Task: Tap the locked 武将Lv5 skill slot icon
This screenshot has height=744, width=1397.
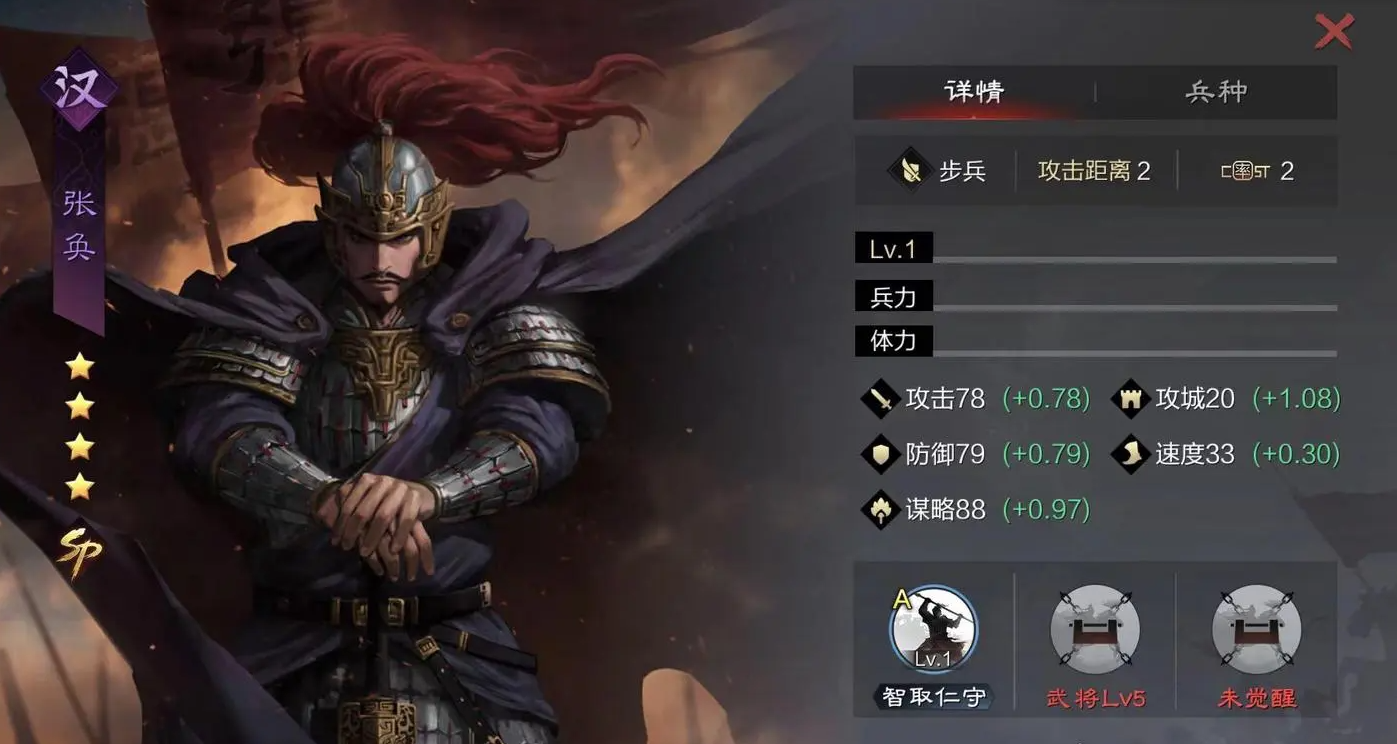Action: 1094,629
